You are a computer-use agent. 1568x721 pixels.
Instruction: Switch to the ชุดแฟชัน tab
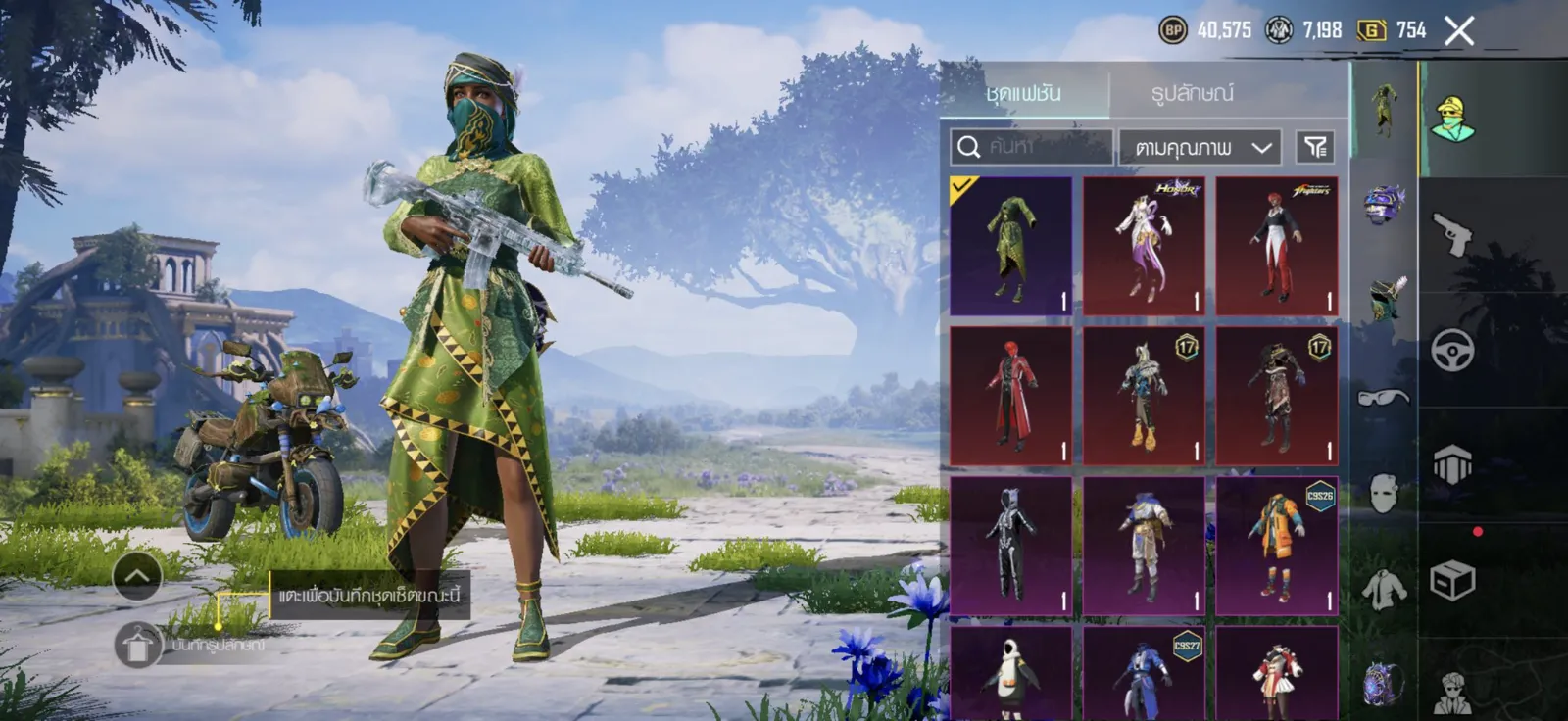[1023, 93]
